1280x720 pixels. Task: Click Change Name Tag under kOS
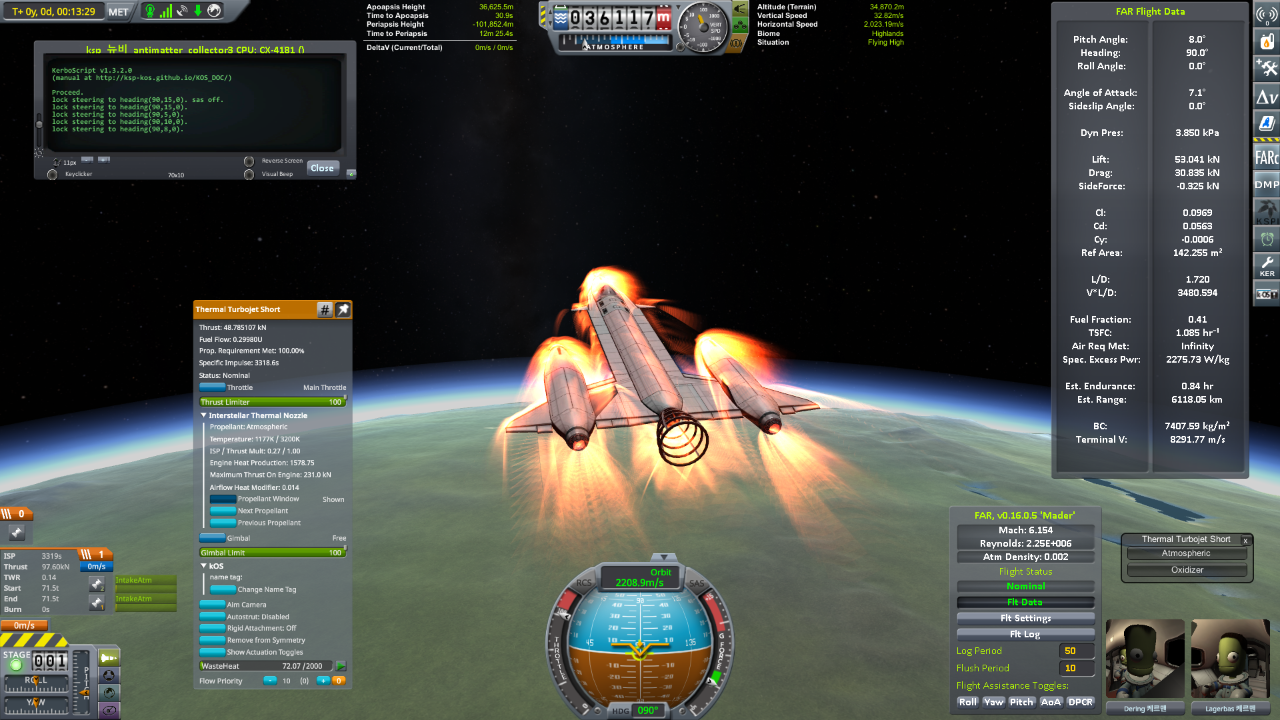point(223,589)
